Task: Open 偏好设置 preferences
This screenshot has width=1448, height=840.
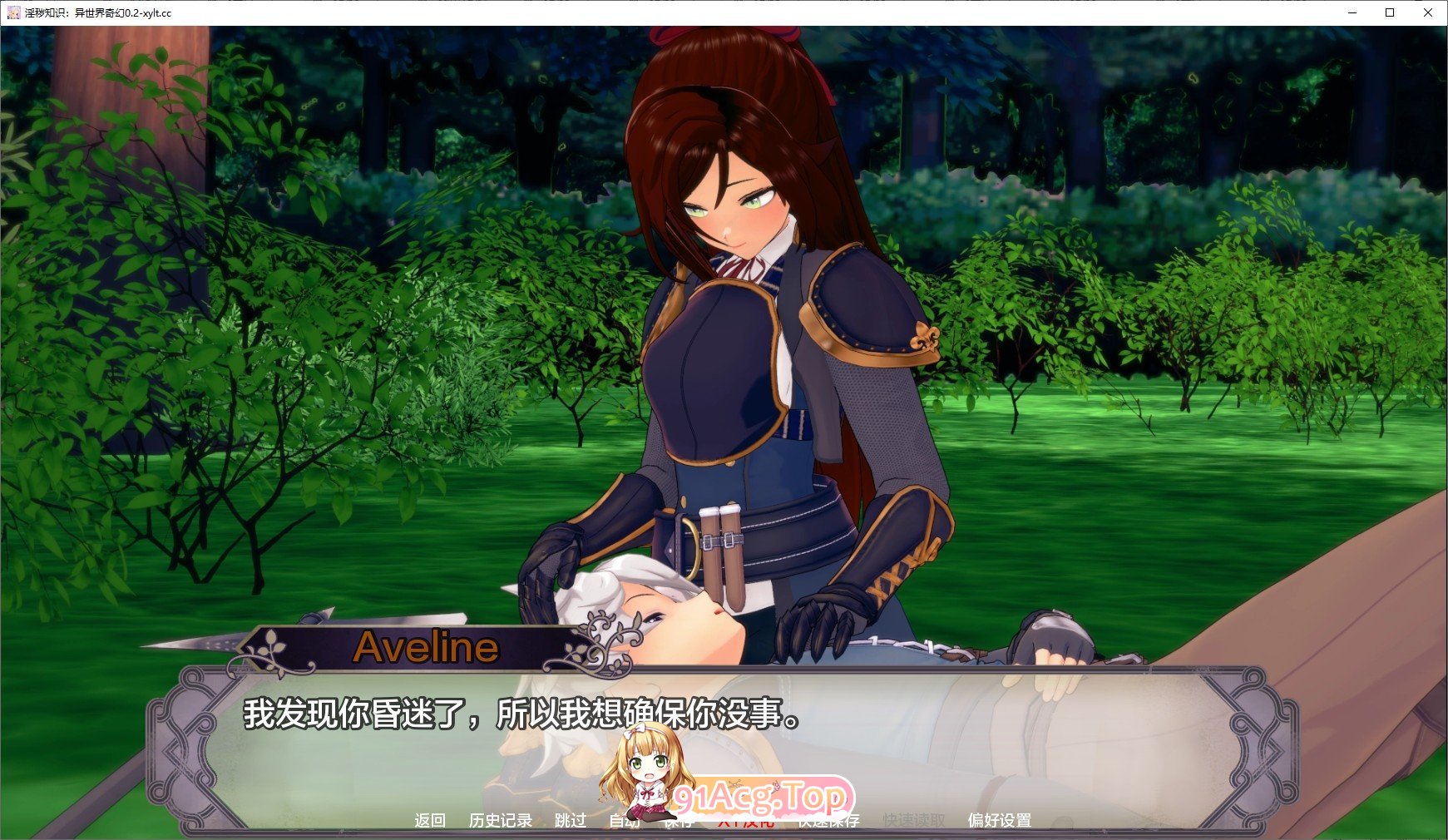Action: pyautogui.click(x=999, y=821)
